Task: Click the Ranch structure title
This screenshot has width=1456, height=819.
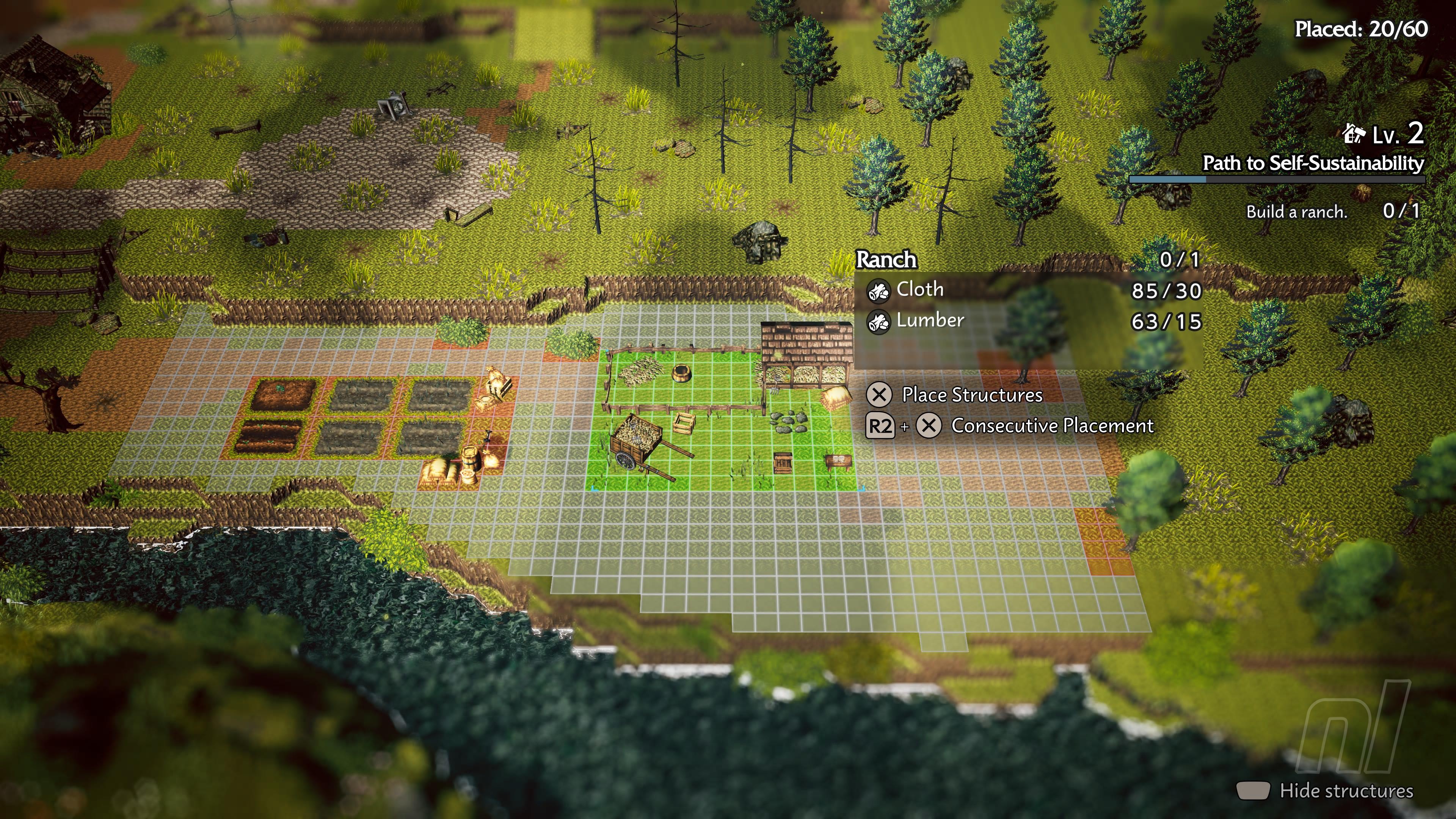Action: point(886,259)
